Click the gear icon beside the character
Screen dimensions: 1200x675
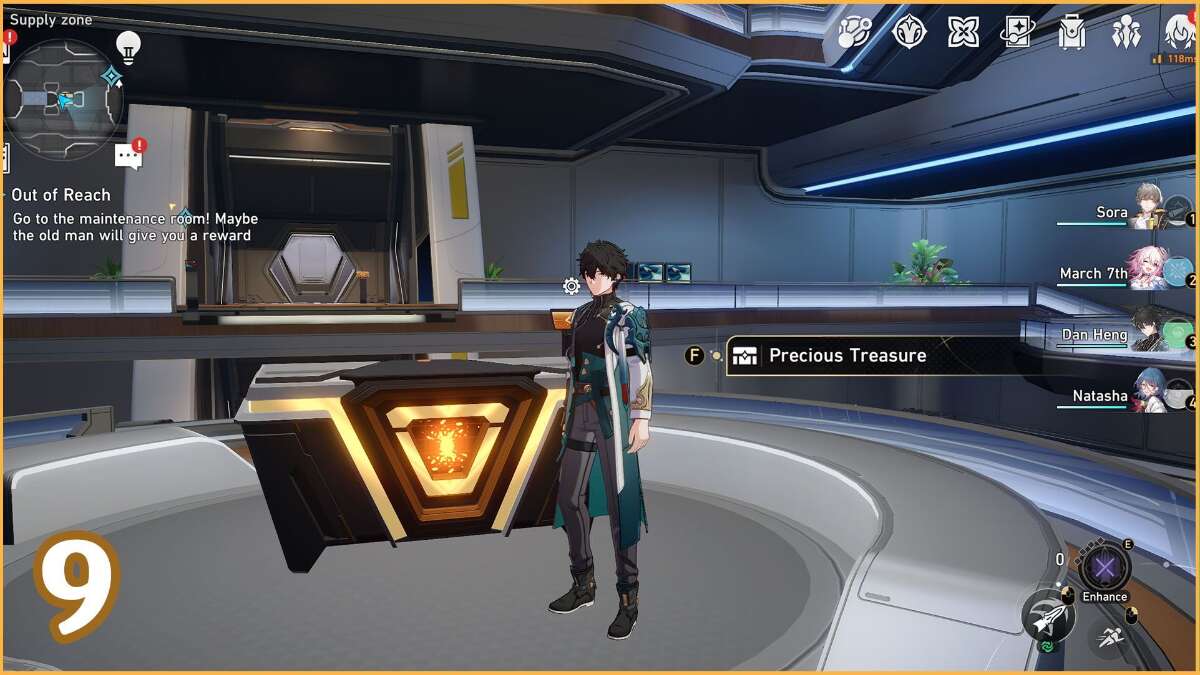point(571,287)
